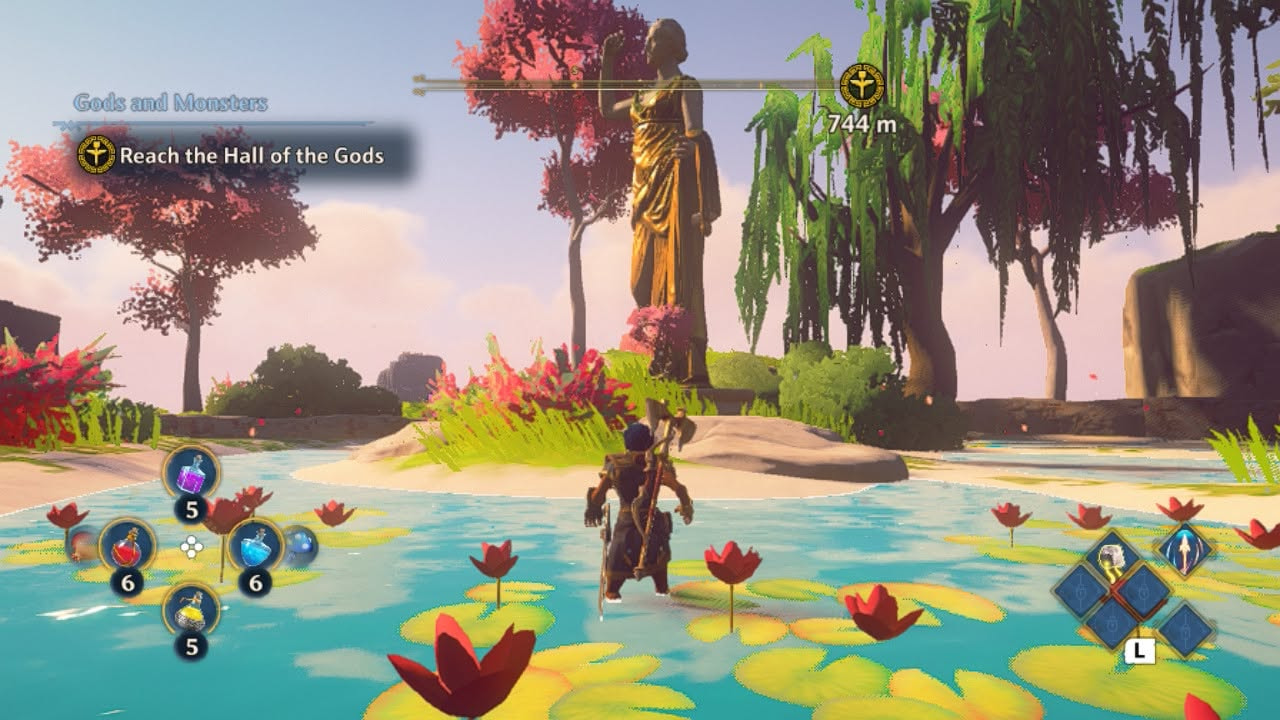This screenshot has width=1280, height=720.
Task: Click the pomegranate icon beside the red potion
Action: (x=83, y=544)
